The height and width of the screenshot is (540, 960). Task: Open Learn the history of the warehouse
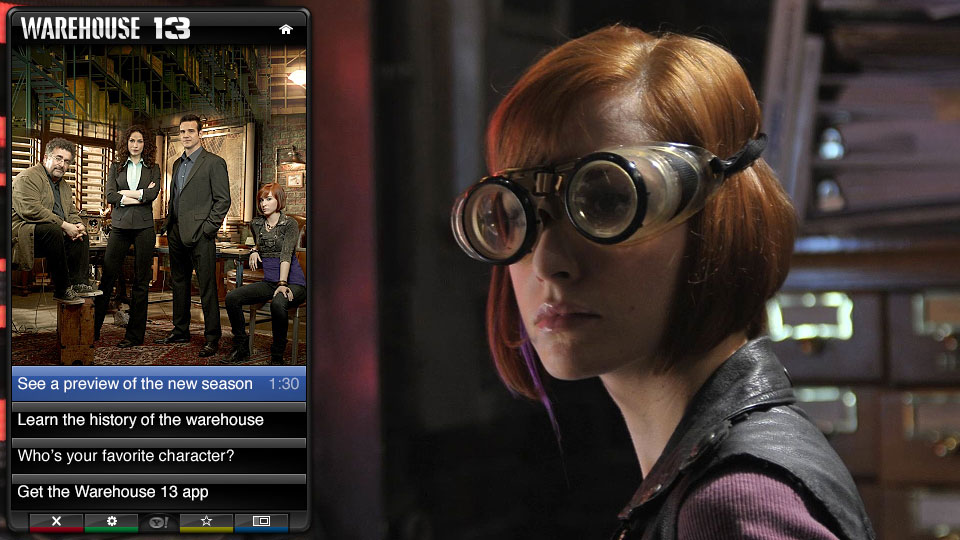159,420
